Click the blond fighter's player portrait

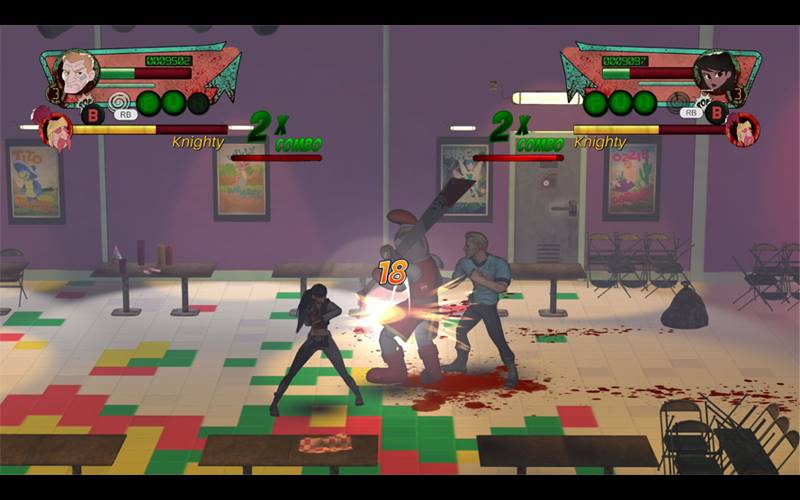[75, 72]
